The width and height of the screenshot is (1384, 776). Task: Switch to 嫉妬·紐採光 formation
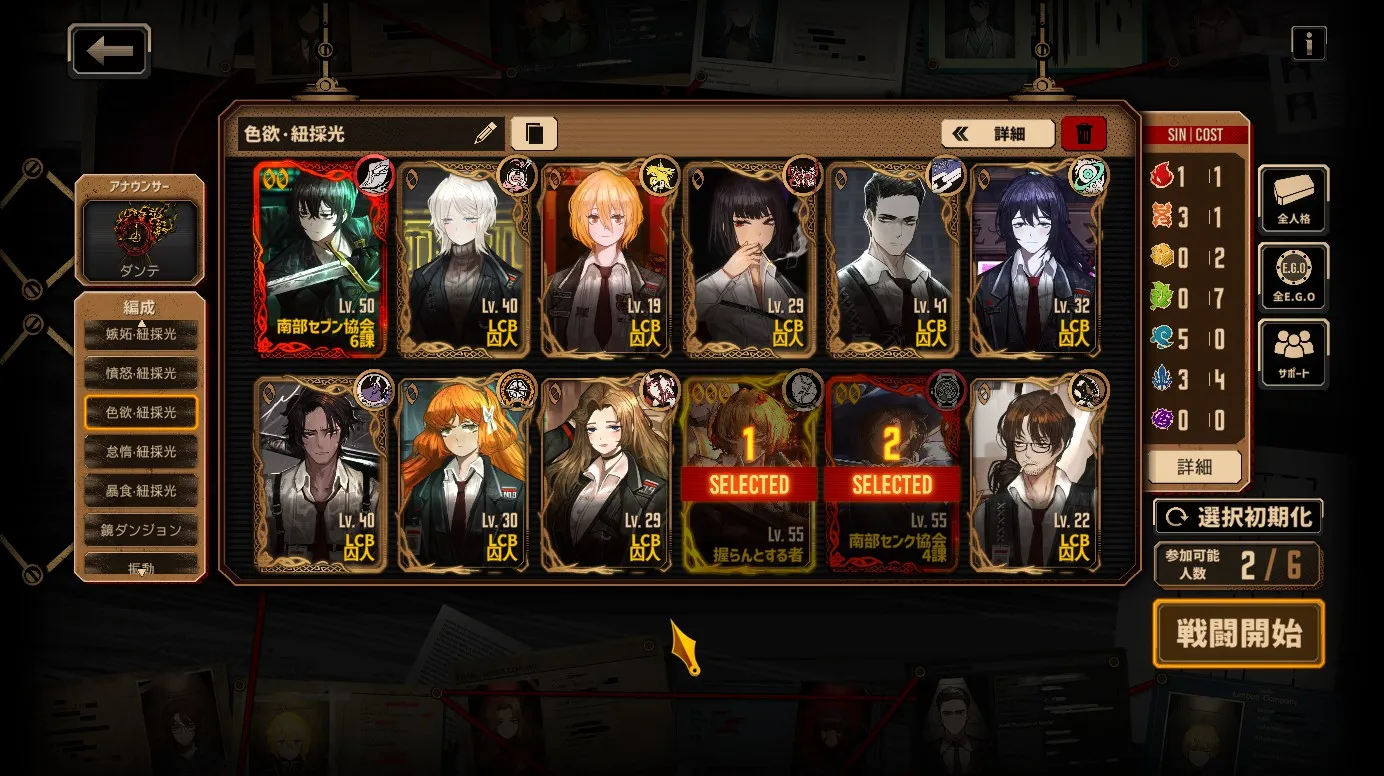point(141,334)
